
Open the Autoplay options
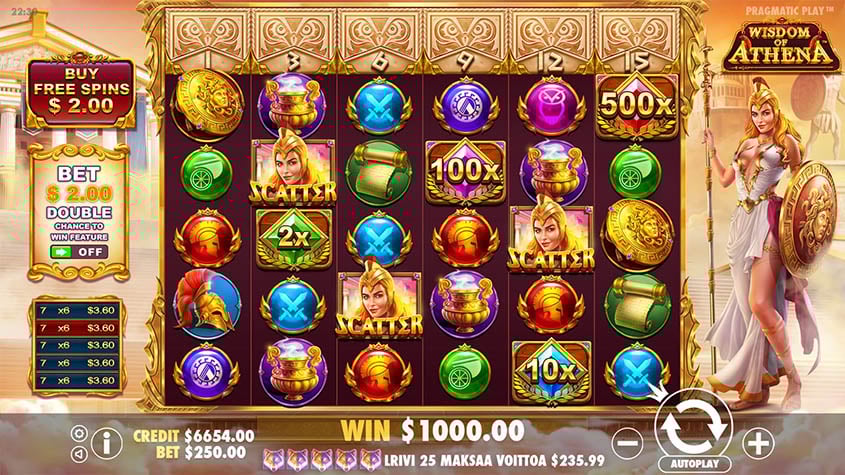(x=693, y=465)
